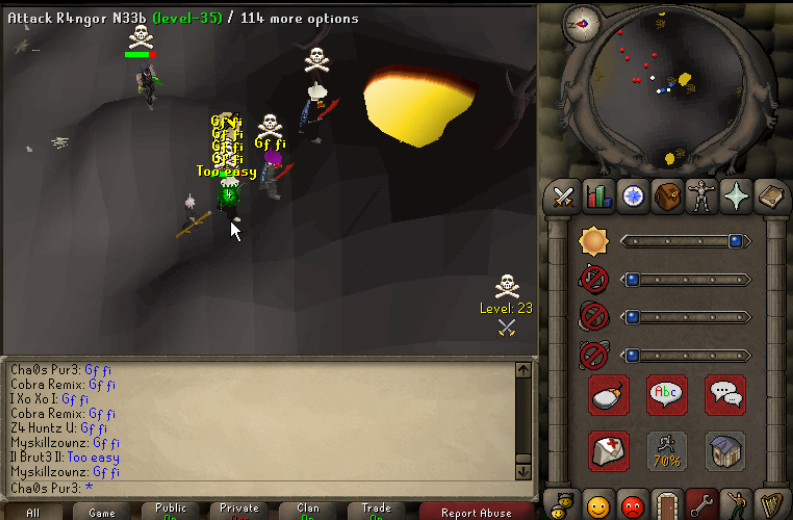Open the Combat Options tab
Viewport: 793px width, 520px height.
click(563, 196)
